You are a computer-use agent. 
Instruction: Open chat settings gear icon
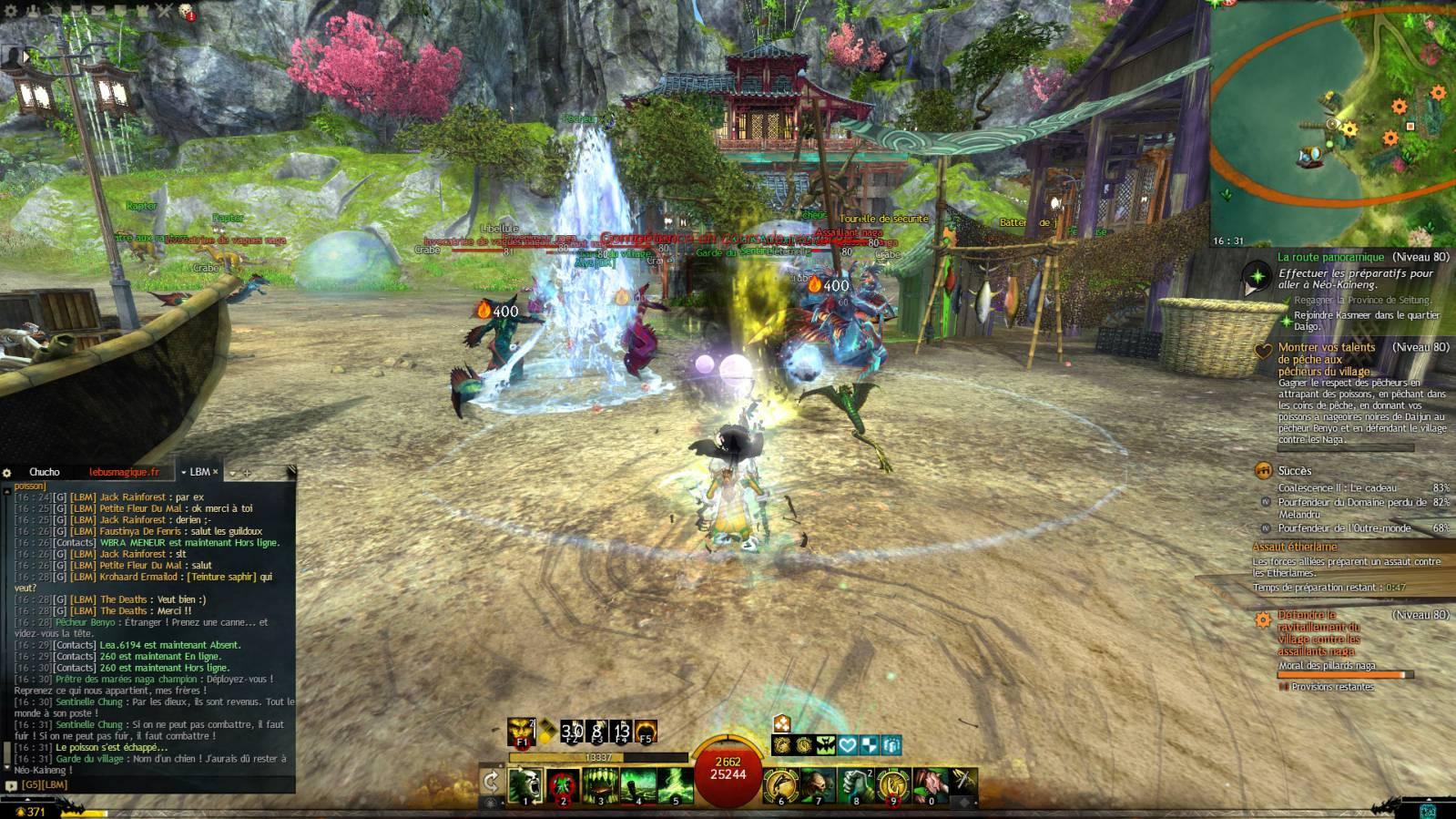7,473
